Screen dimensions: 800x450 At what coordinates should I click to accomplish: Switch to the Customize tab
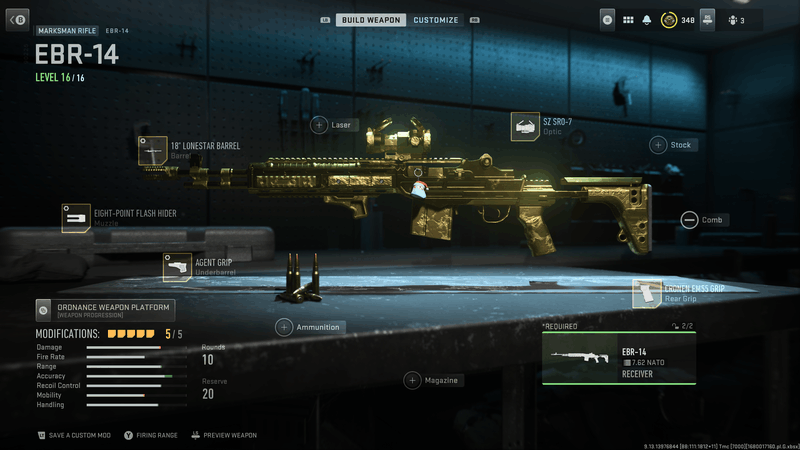(436, 20)
